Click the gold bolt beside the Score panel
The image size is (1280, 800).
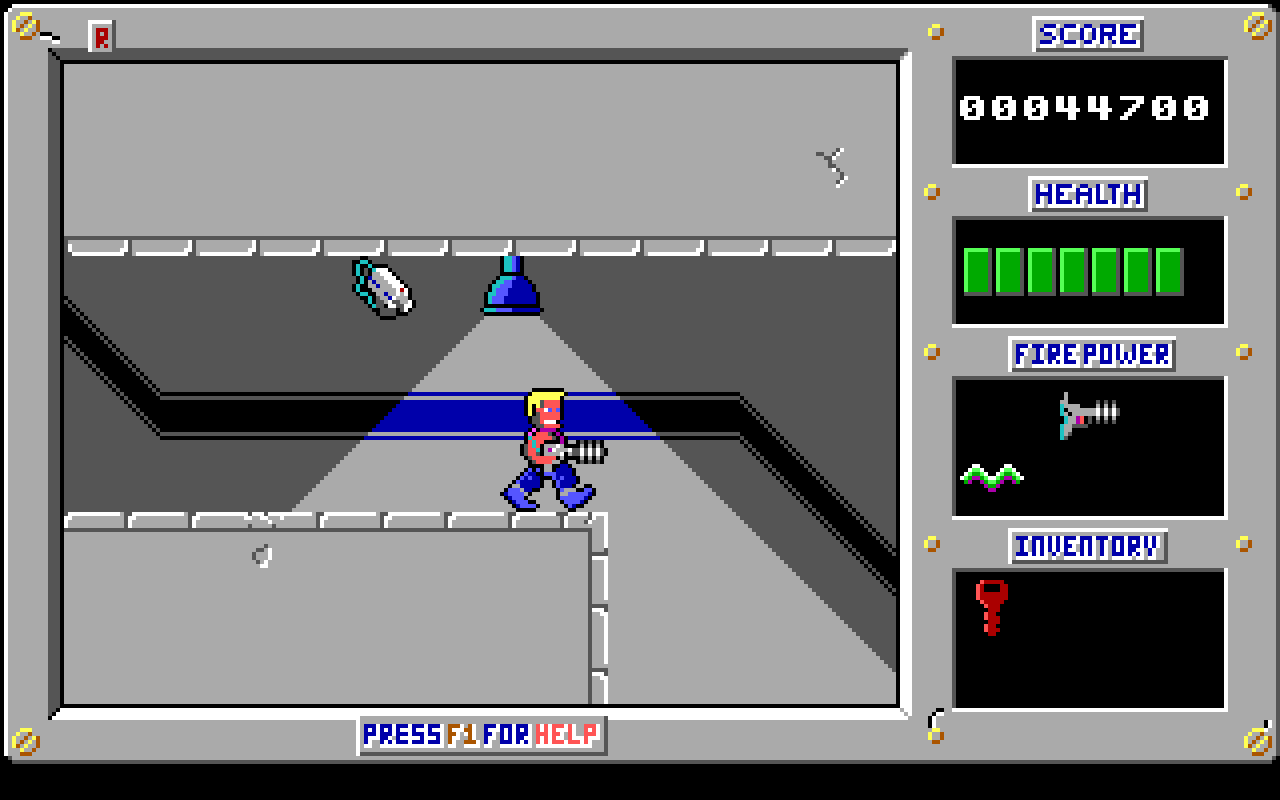936,33
